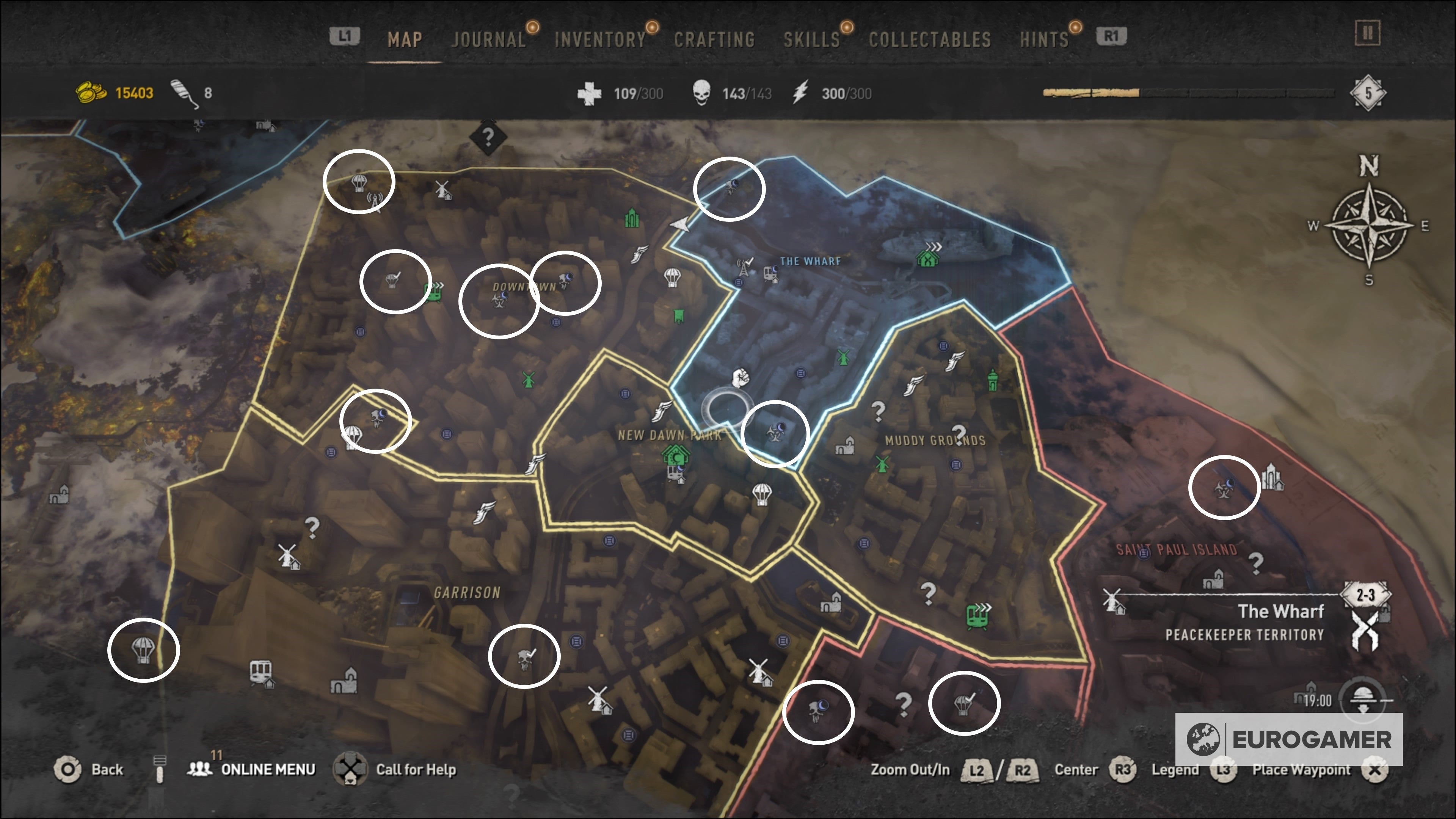Viewport: 1456px width, 819px height.
Task: Switch to the JOURNAL tab
Action: pos(489,38)
